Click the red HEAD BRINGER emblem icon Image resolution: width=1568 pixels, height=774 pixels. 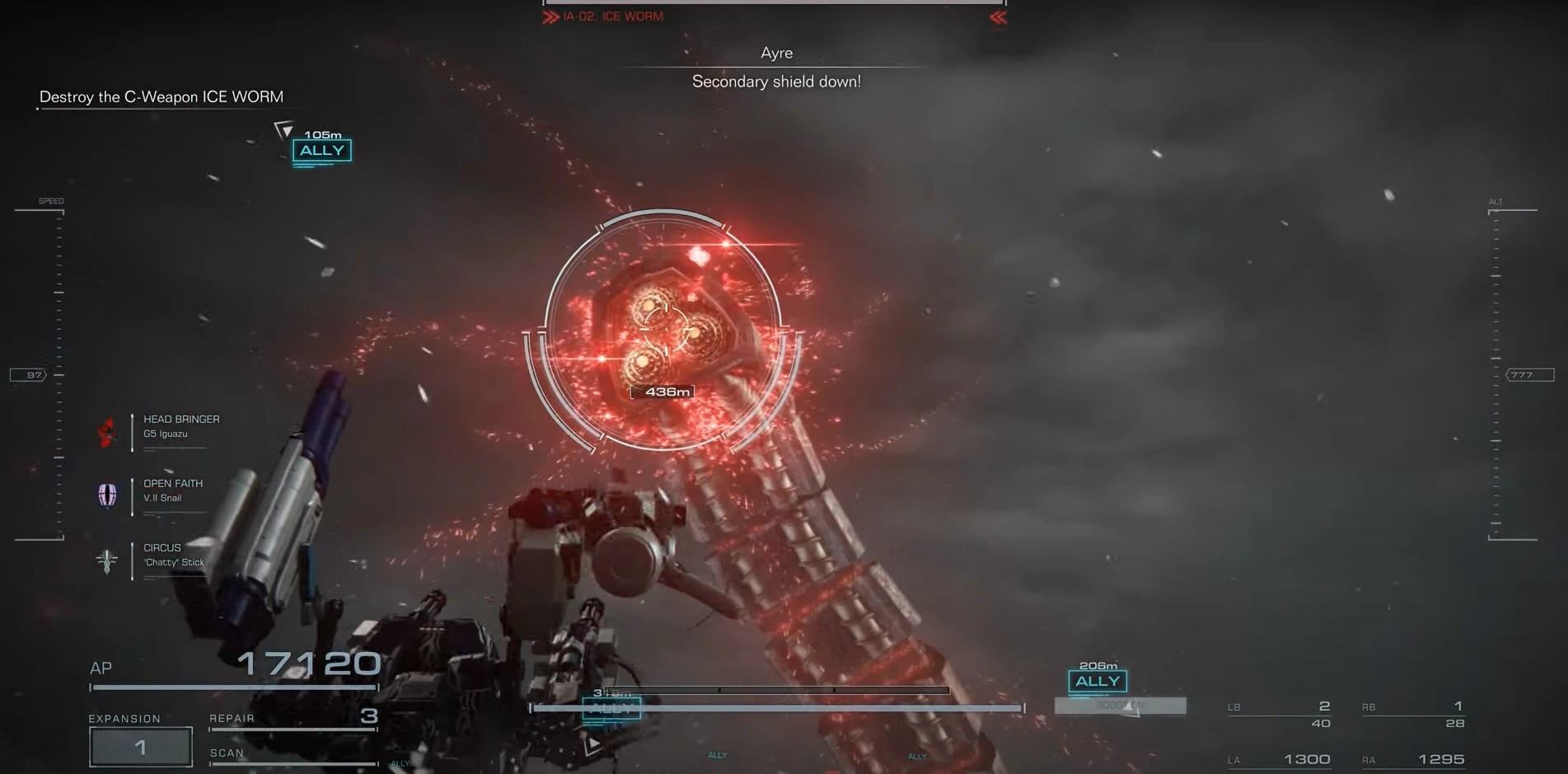pyautogui.click(x=107, y=431)
